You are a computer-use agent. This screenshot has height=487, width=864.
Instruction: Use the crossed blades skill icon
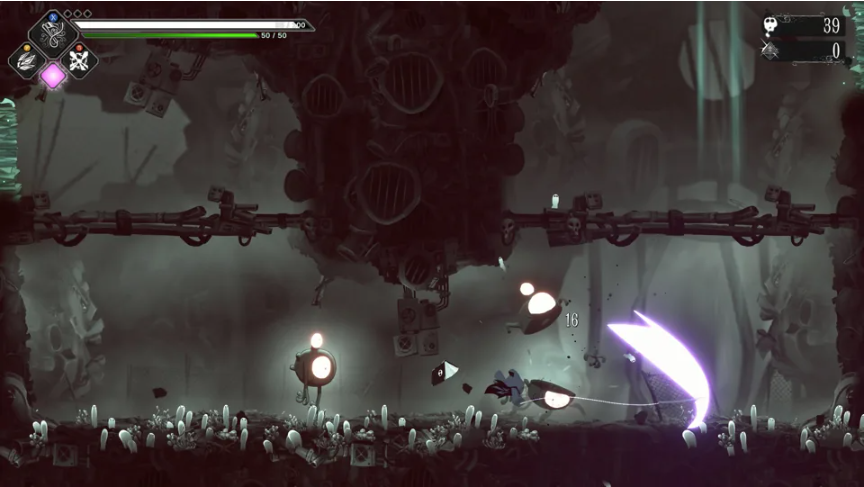[79, 59]
